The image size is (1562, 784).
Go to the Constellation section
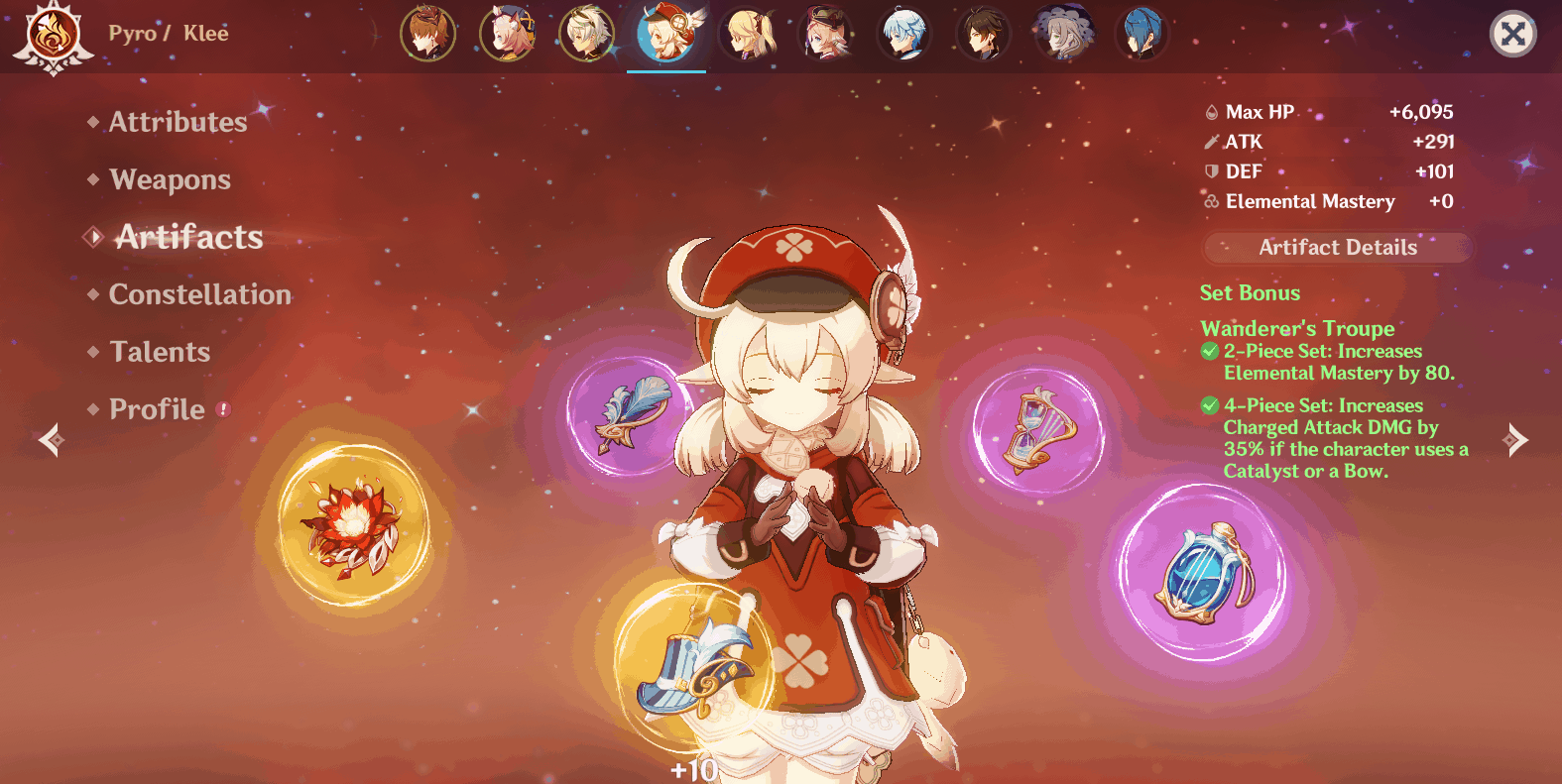[199, 294]
